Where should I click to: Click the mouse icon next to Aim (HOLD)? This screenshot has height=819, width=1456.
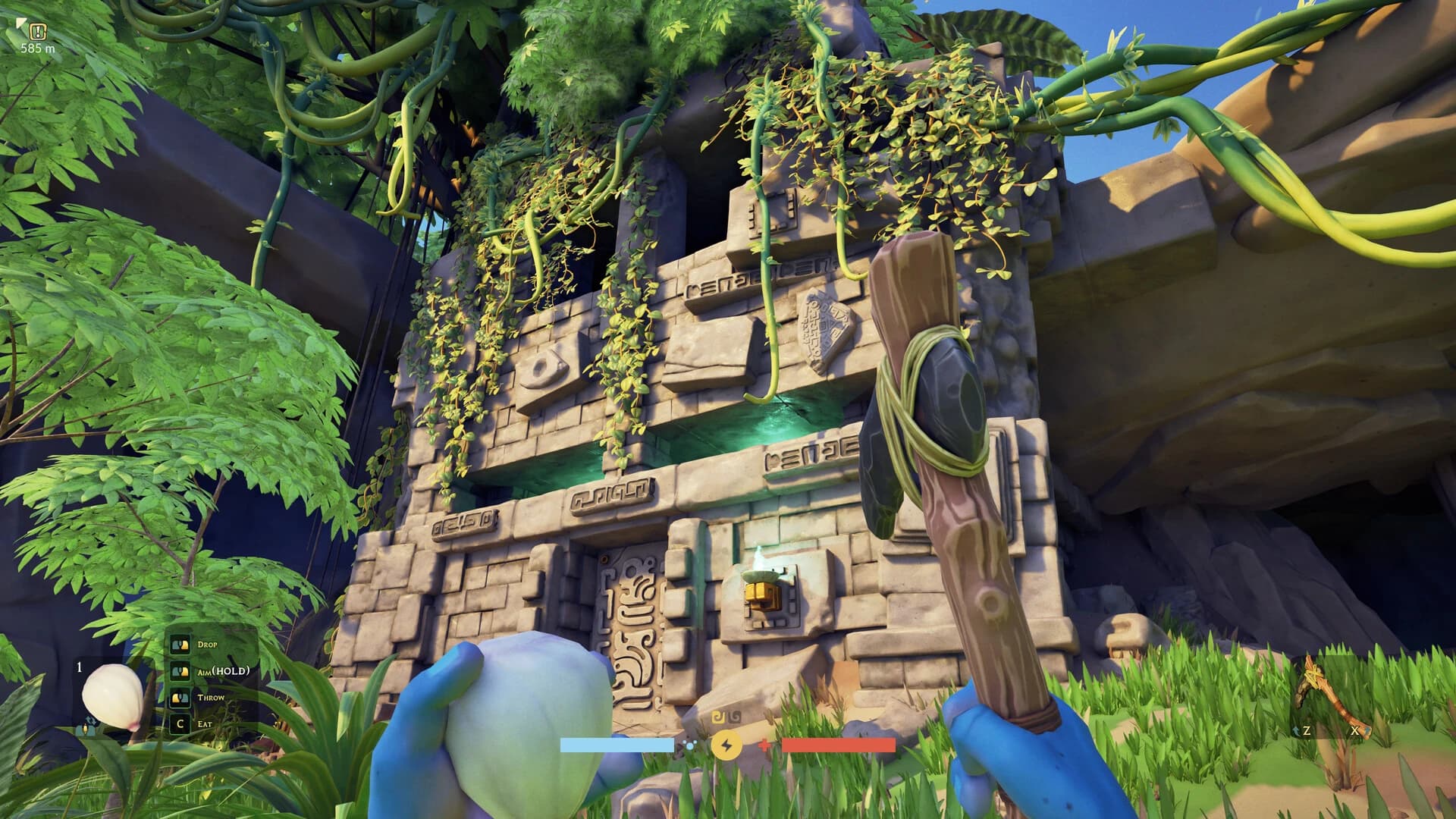(180, 672)
